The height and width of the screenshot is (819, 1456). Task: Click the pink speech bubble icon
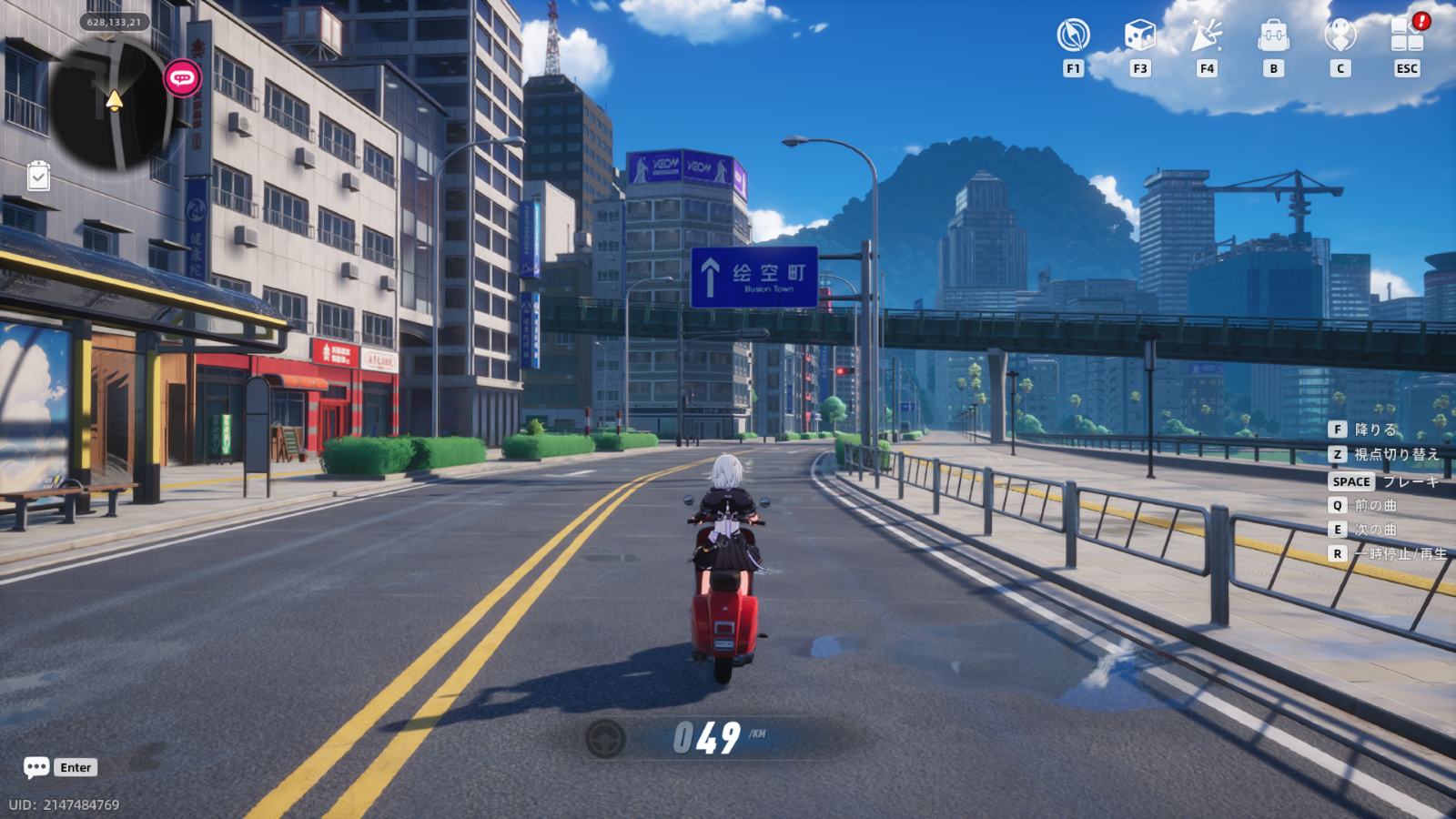click(183, 78)
